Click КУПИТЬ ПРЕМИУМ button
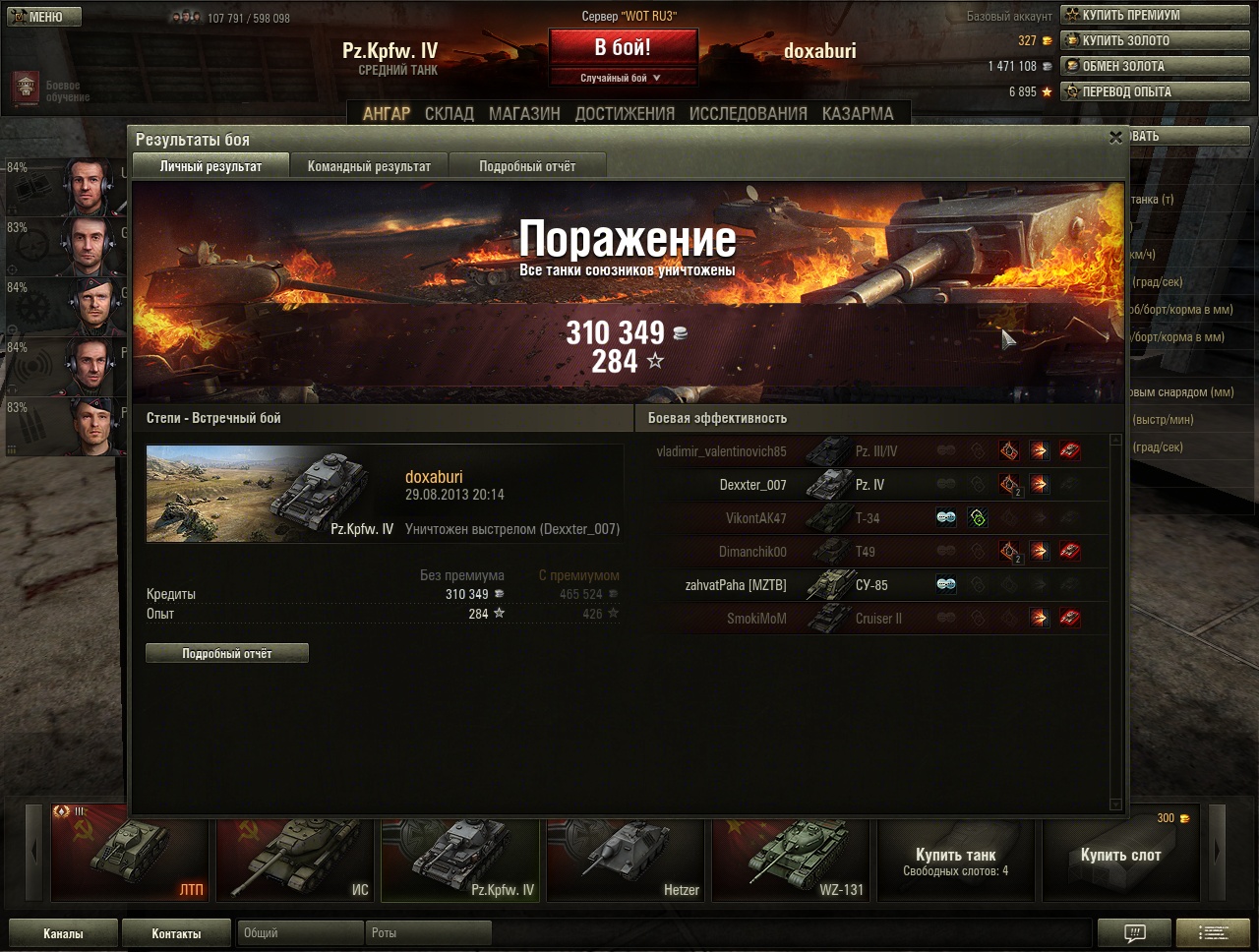This screenshot has width=1259, height=952. click(x=1154, y=15)
